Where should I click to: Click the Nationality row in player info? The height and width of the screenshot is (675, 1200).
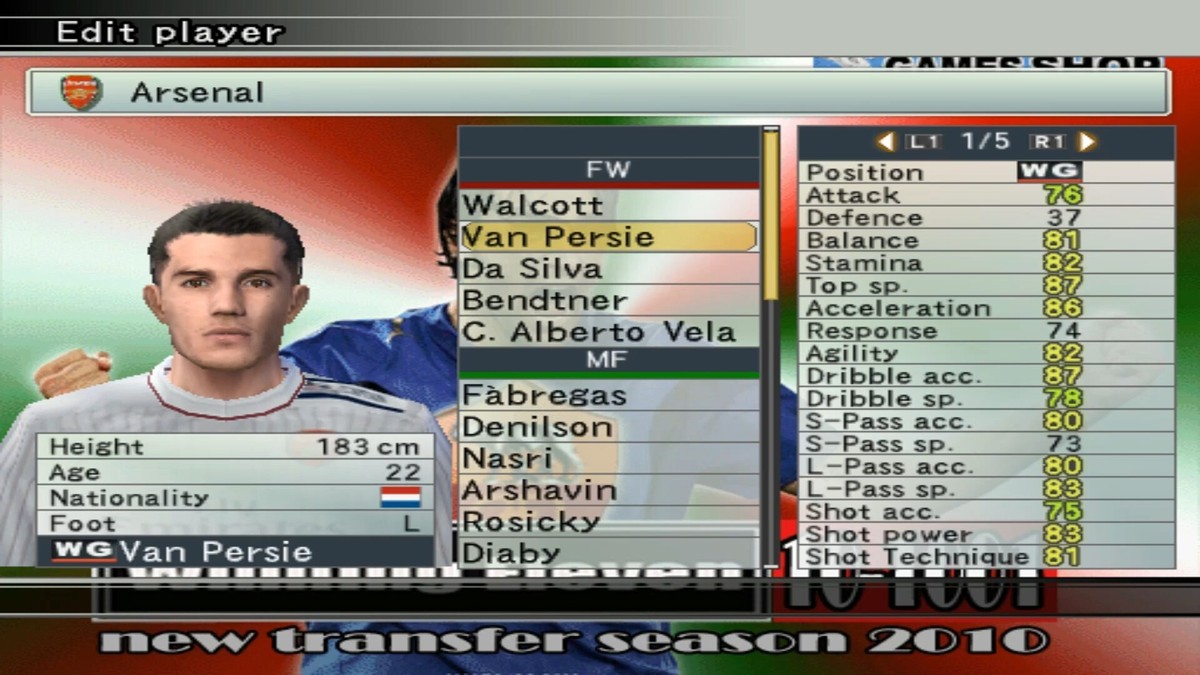click(236, 498)
